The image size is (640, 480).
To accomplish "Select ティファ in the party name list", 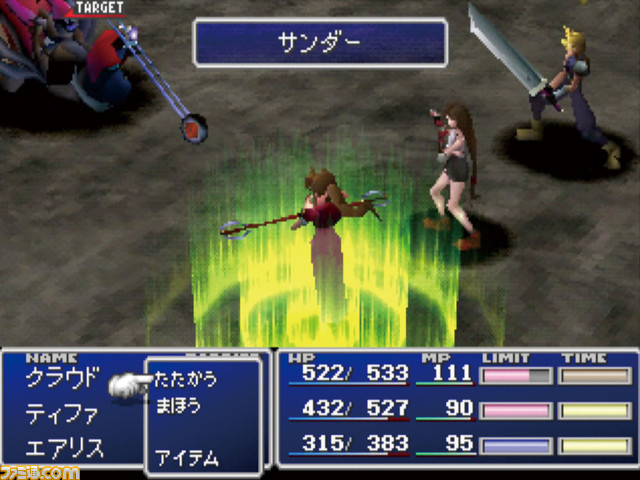I will click(x=64, y=413).
